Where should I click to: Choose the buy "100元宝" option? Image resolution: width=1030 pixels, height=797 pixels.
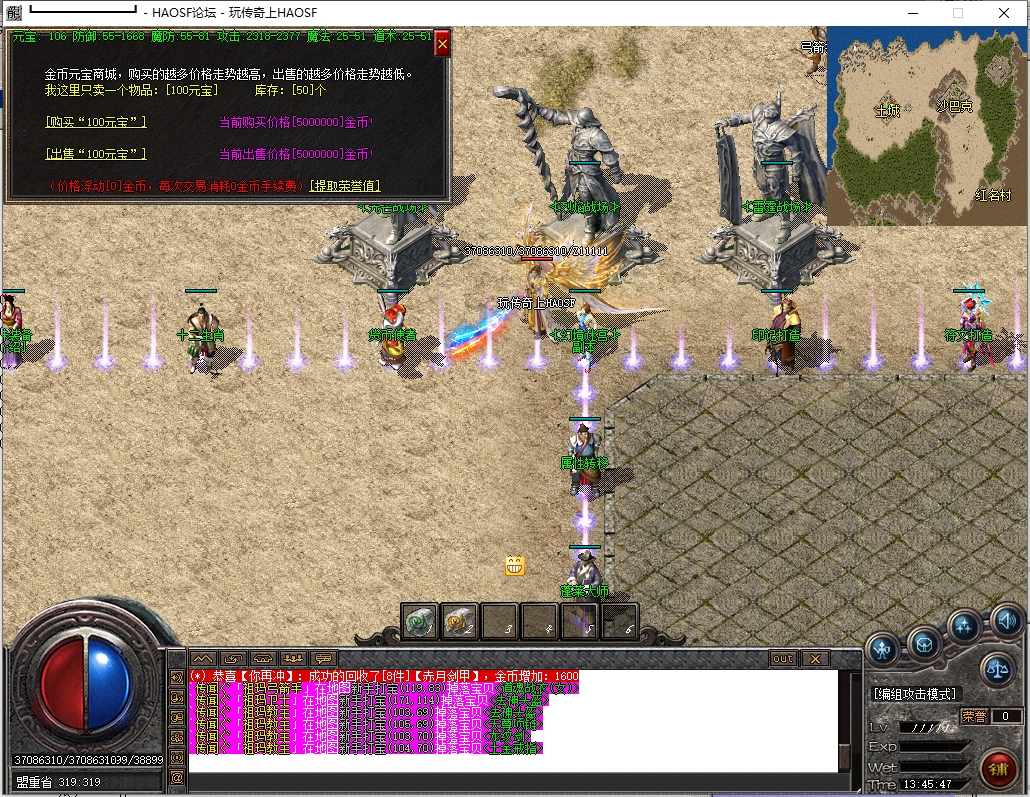[96, 122]
